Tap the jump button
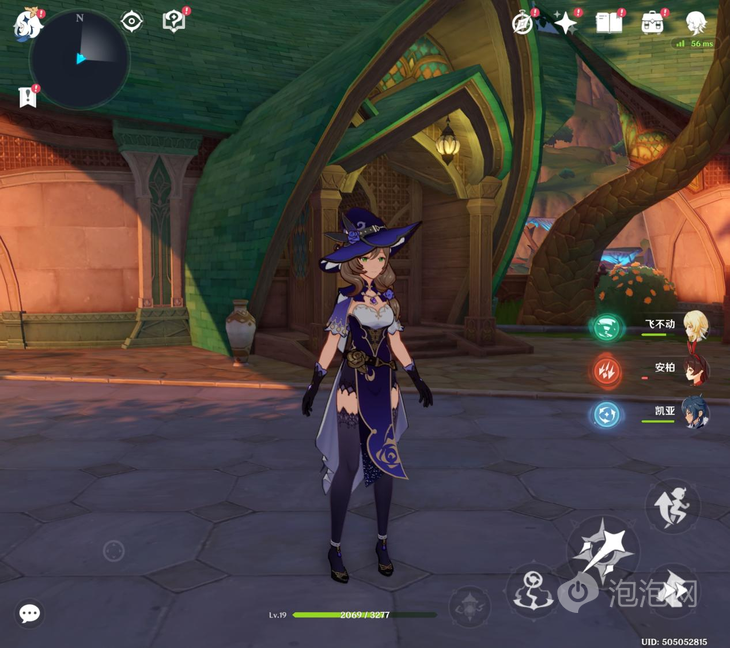 (672, 505)
